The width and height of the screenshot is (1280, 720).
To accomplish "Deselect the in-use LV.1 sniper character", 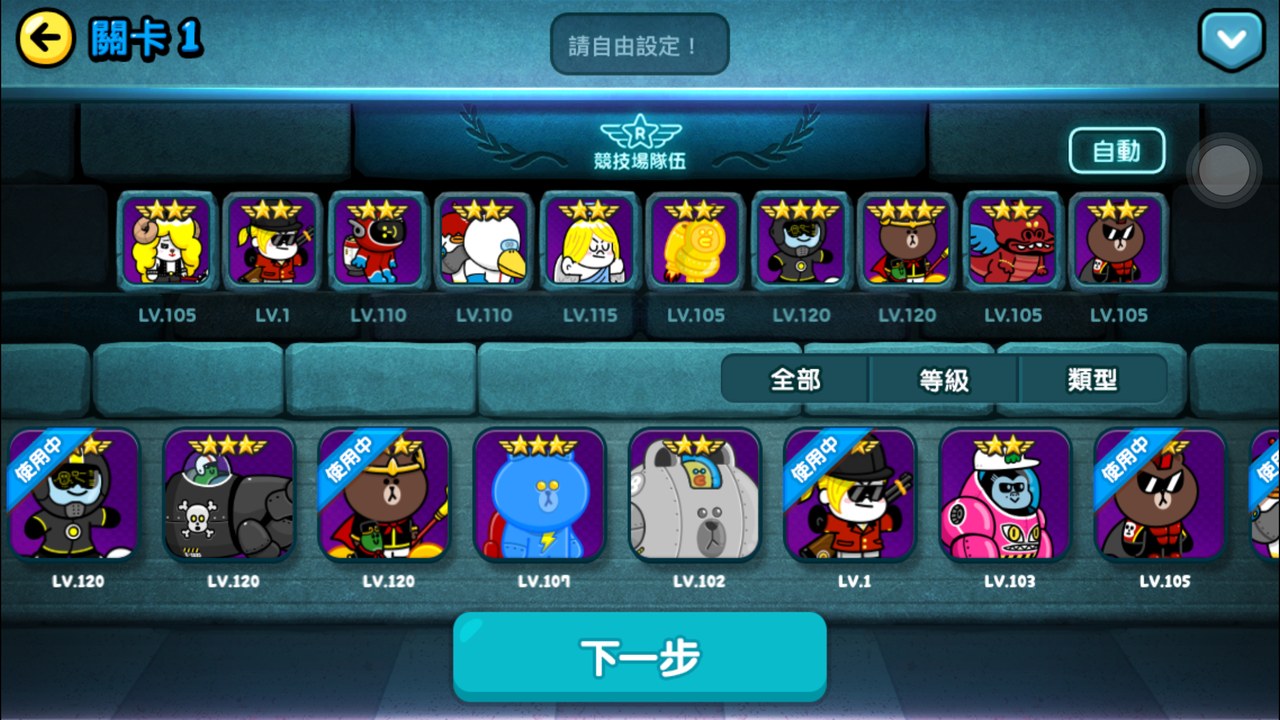I will tap(851, 497).
